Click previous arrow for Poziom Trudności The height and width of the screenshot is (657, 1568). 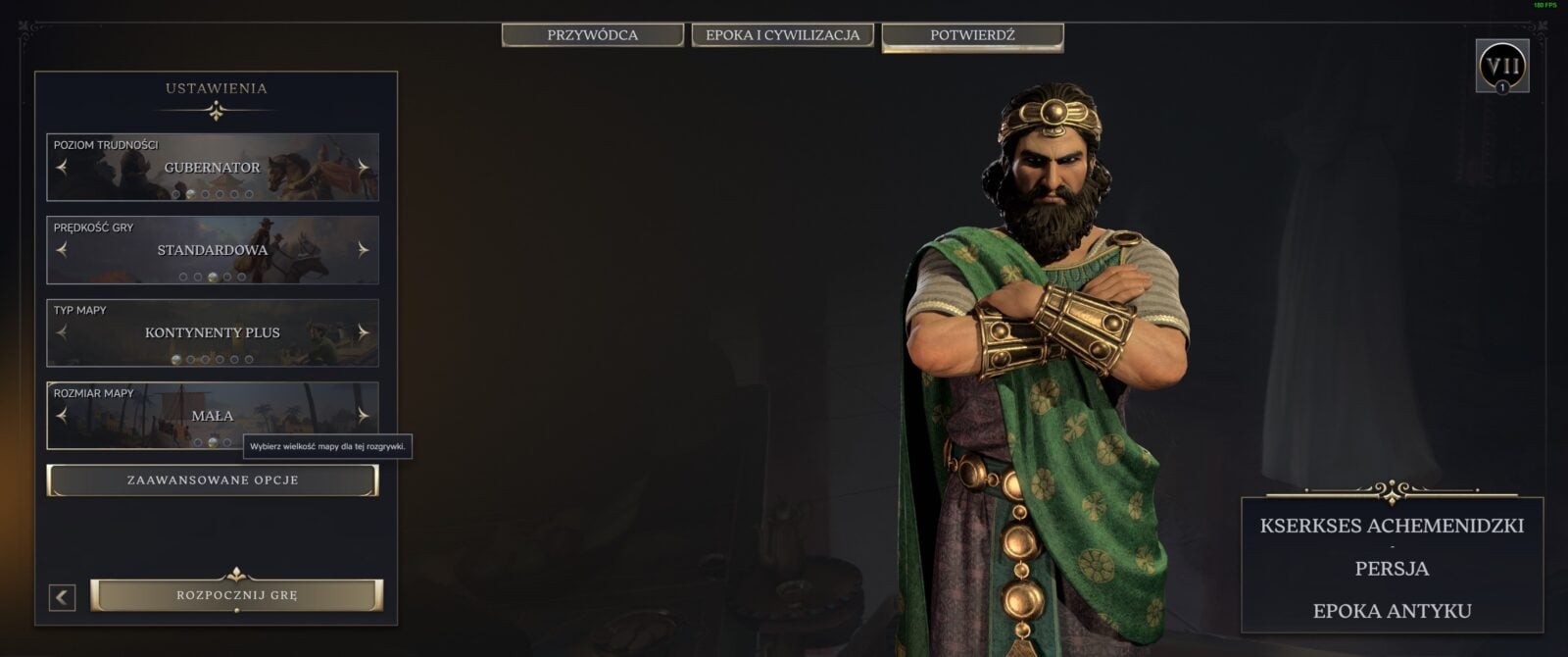(x=62, y=168)
